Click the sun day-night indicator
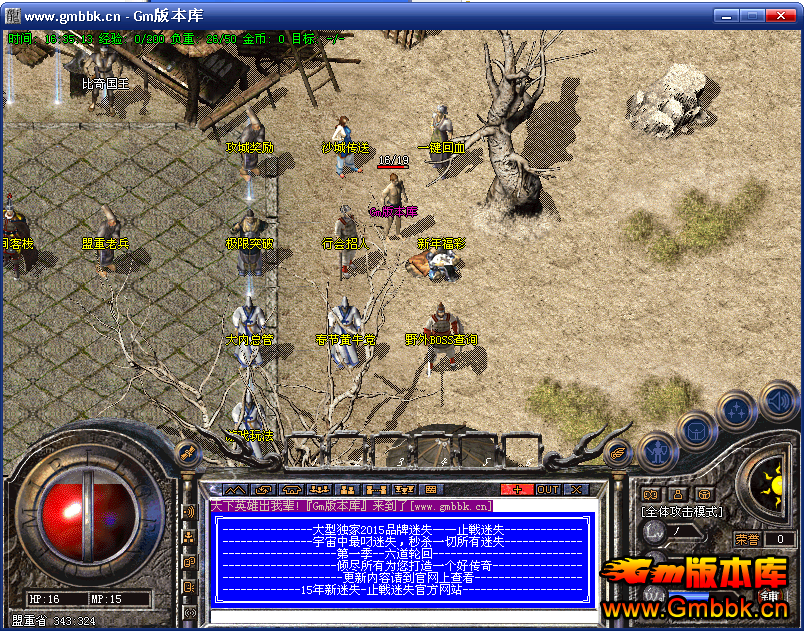The width and height of the screenshot is (804, 631). 771,485
